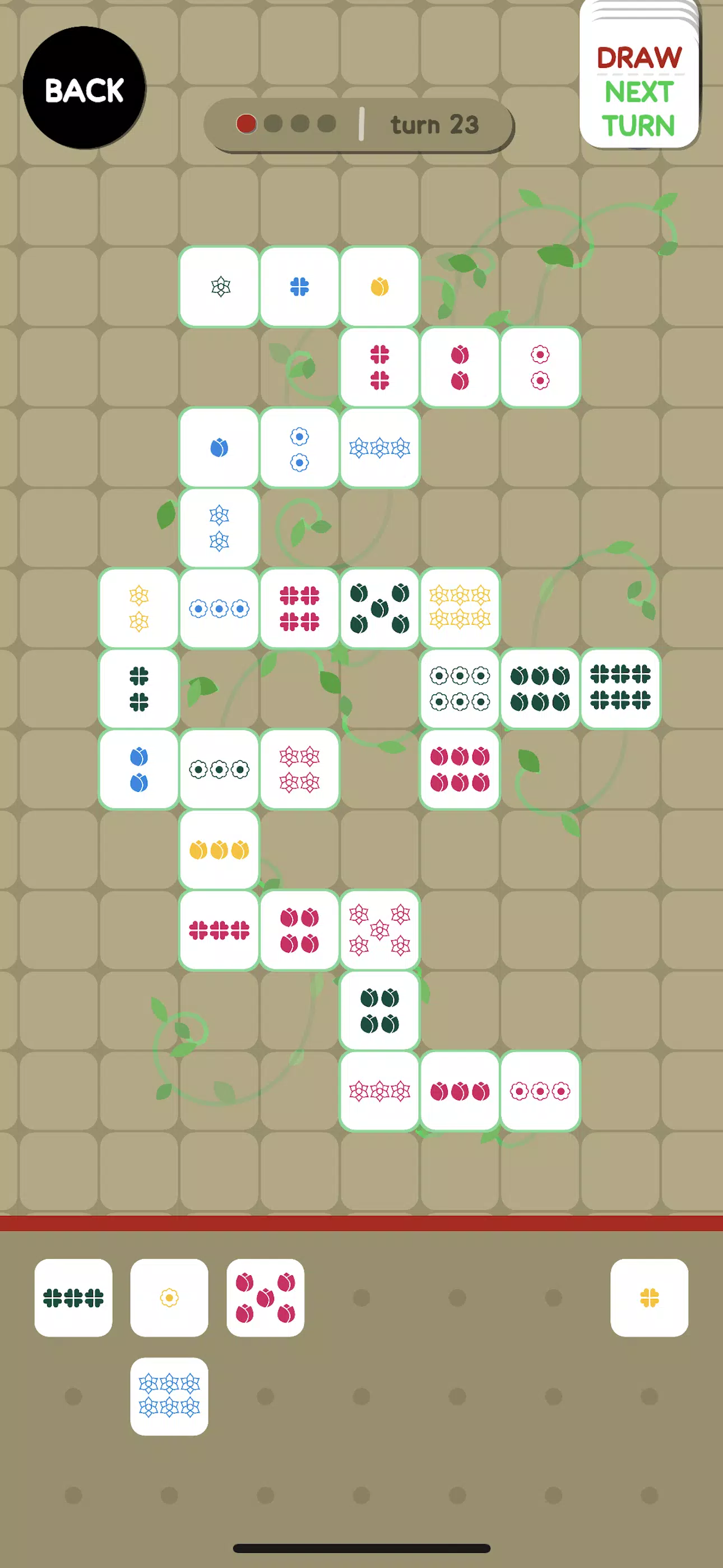The height and width of the screenshot is (1568, 723).
Task: Select the three dark green clovers tile in hand
Action: tap(73, 1298)
